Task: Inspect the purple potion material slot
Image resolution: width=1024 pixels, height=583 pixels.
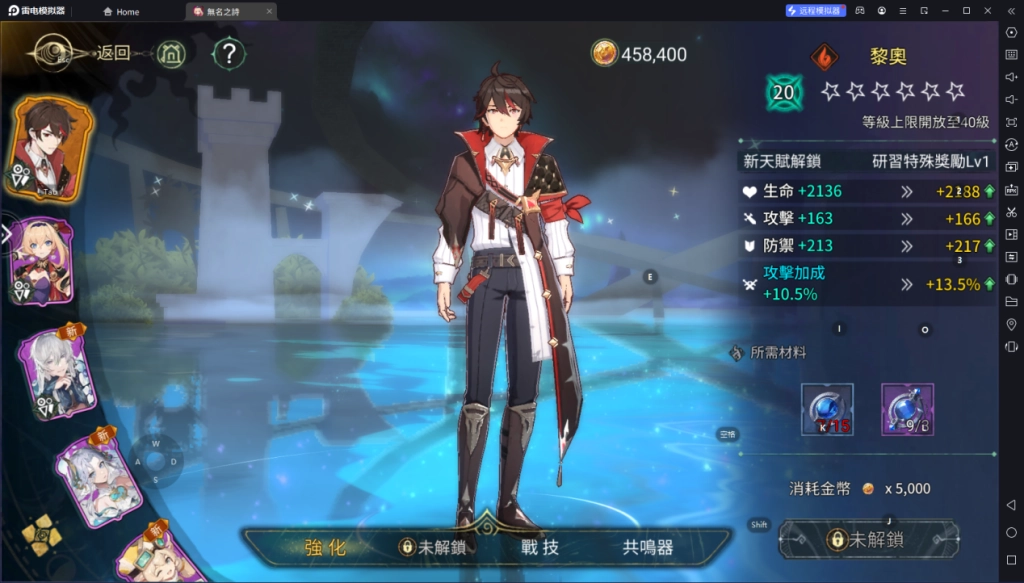Action: click(x=907, y=409)
